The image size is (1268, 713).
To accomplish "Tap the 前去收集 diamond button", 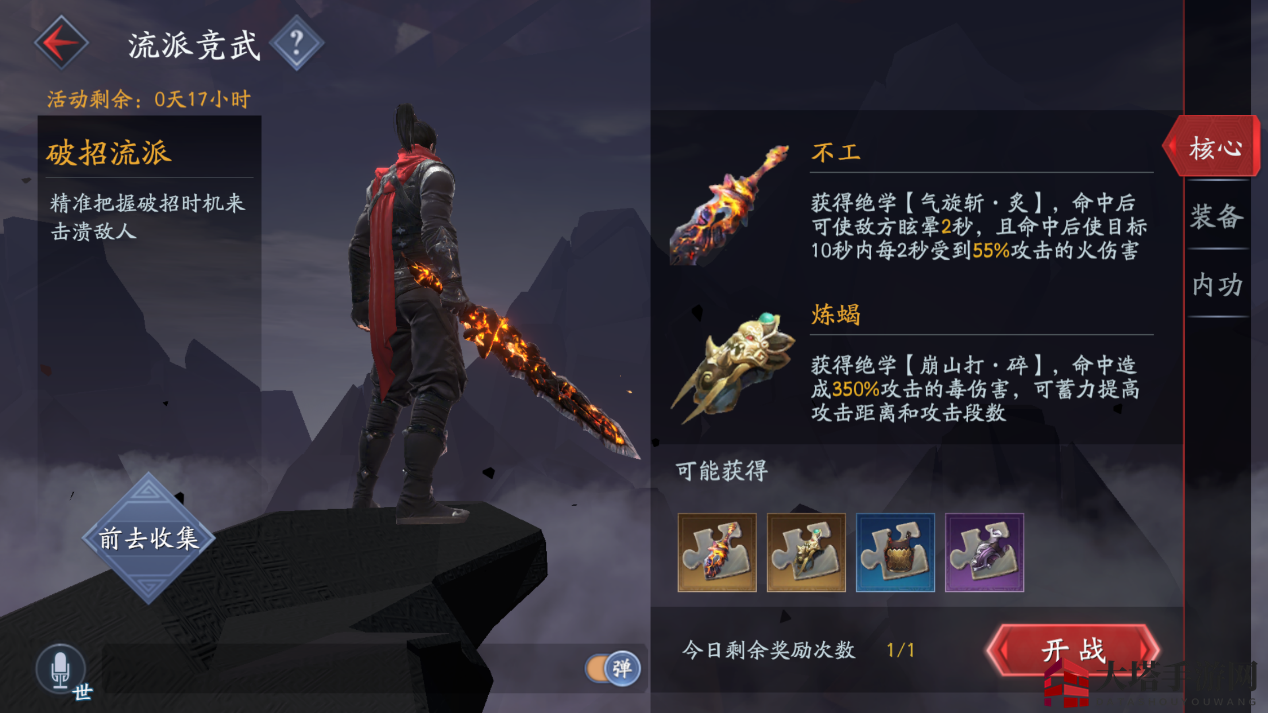I will pyautogui.click(x=148, y=538).
